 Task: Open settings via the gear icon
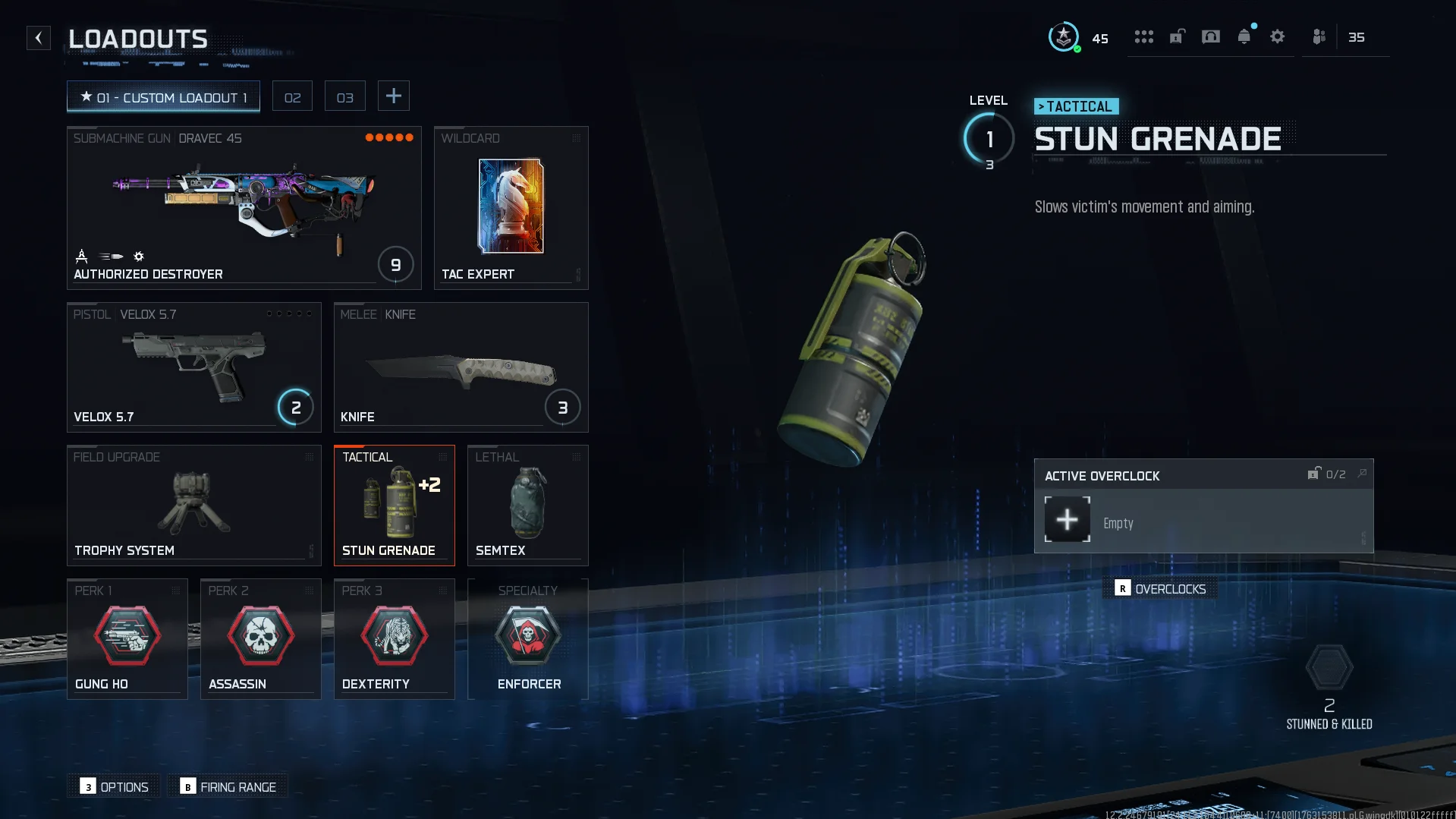[1277, 36]
